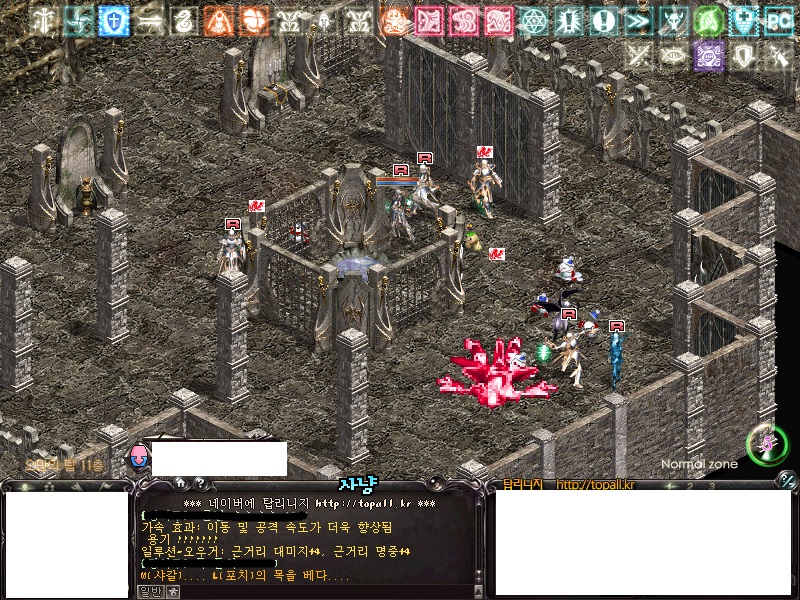
Task: Open the topall.kr link in the right panel
Action: click(596, 485)
